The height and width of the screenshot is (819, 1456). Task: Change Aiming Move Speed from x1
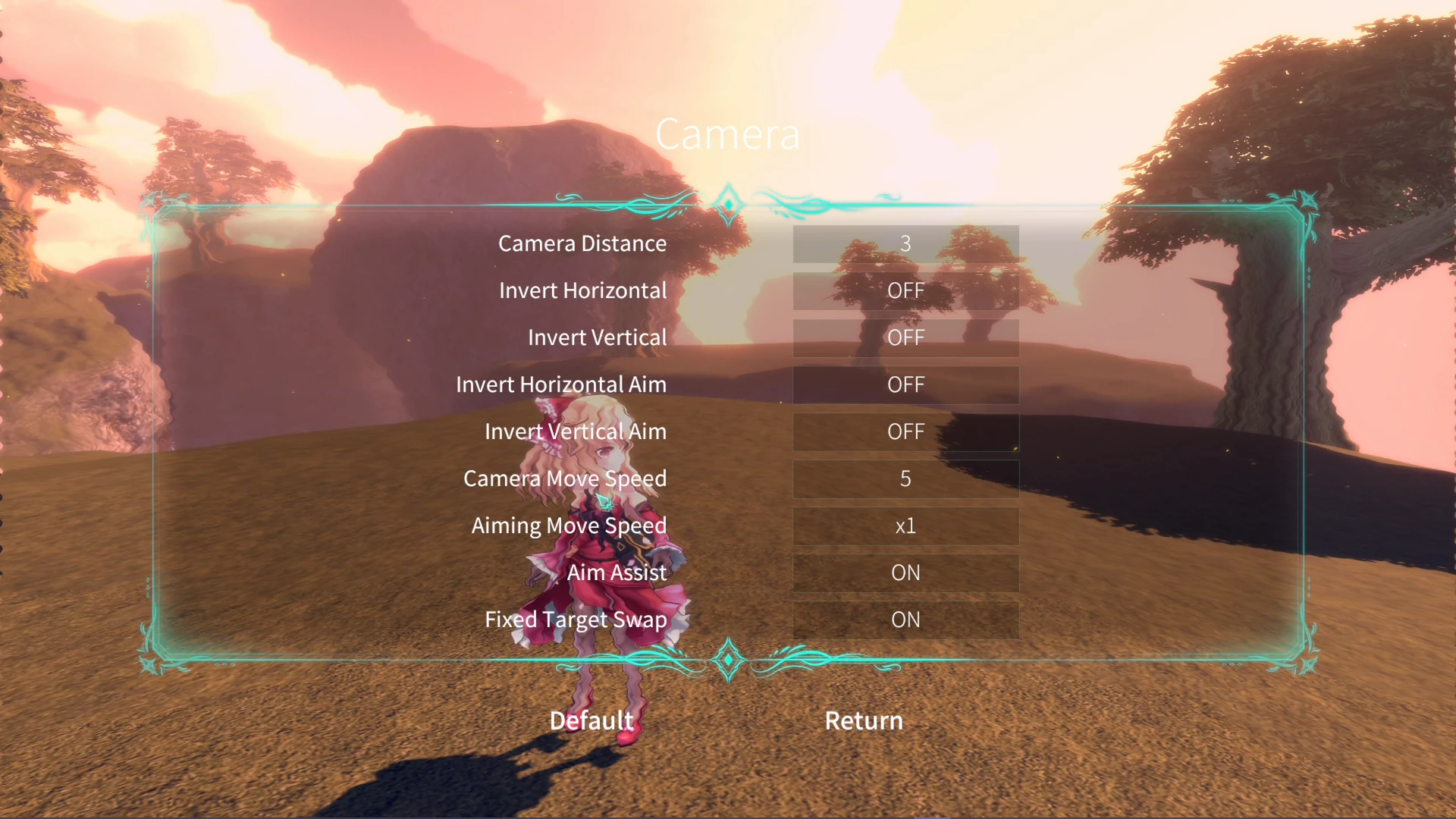coord(905,526)
